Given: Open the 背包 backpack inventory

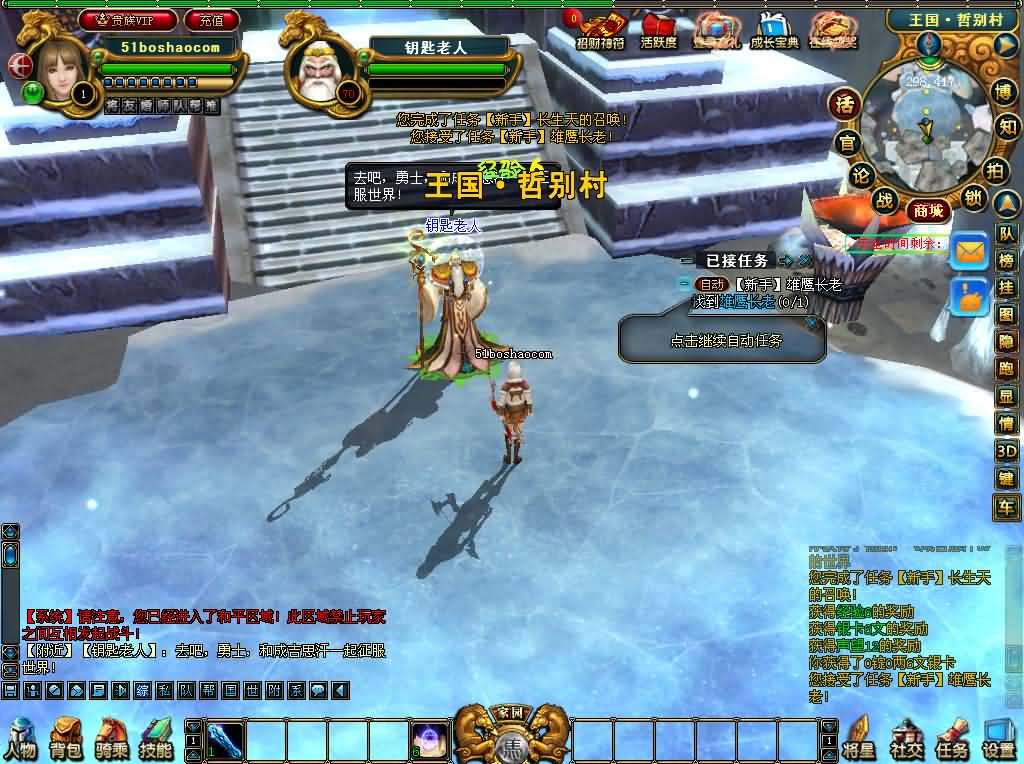Looking at the screenshot, I should tap(66, 739).
